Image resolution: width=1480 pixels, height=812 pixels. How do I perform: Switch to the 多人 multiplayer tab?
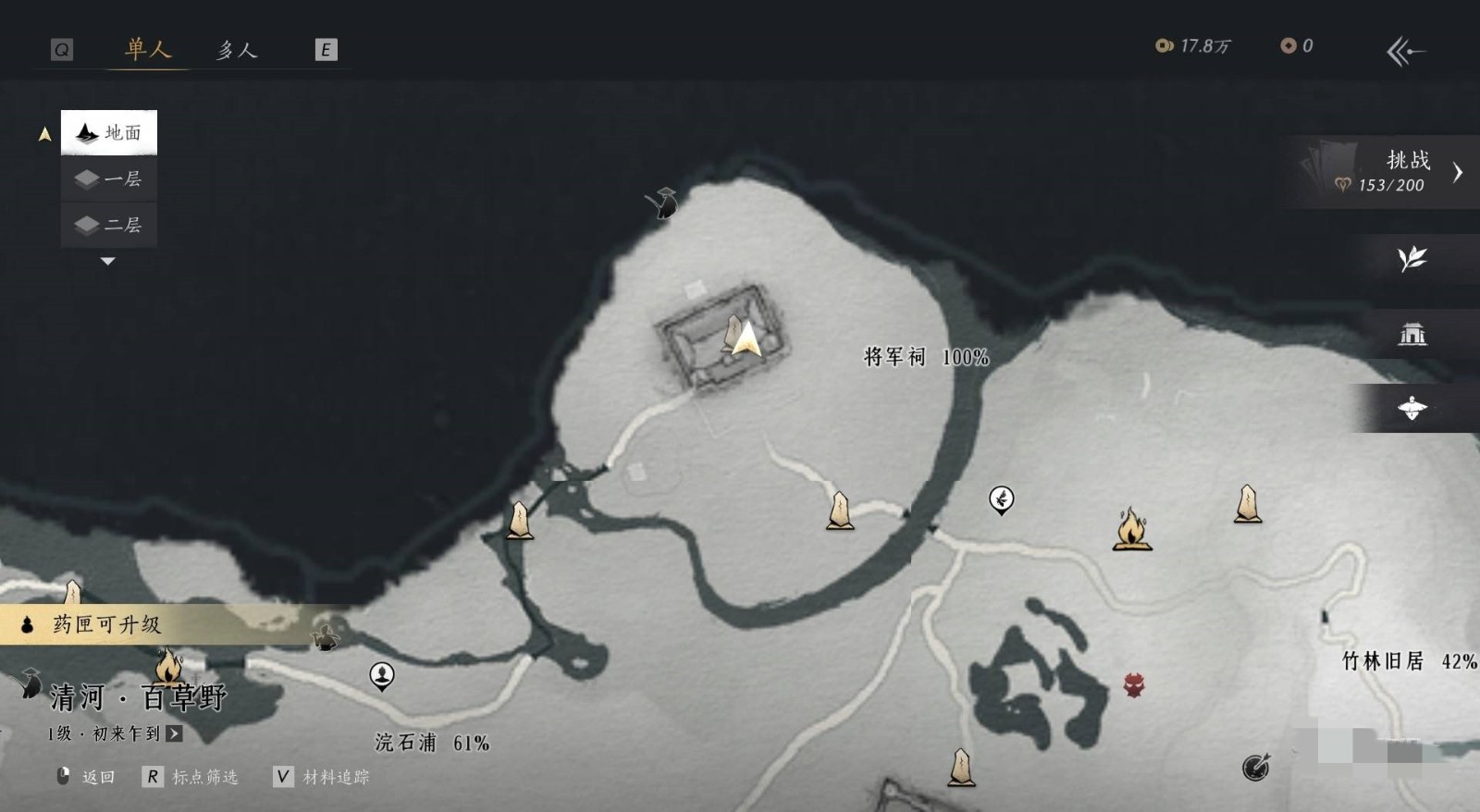tap(237, 50)
